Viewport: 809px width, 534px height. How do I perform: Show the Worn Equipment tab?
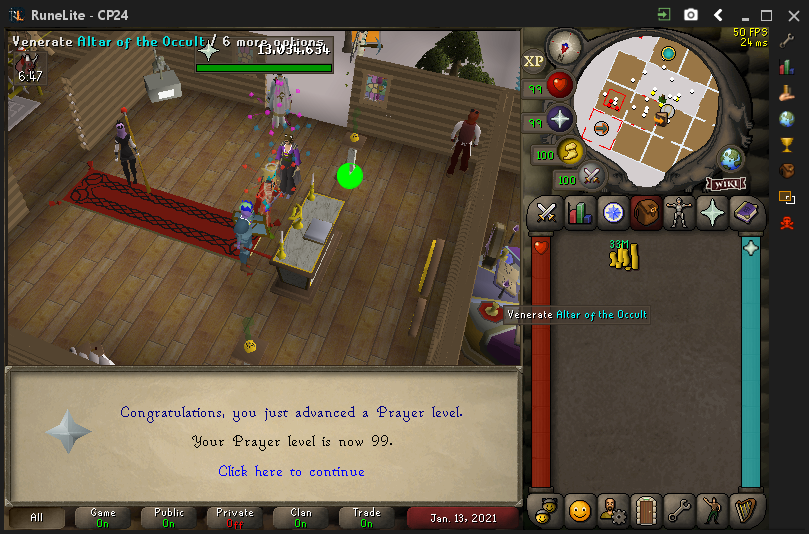click(679, 212)
